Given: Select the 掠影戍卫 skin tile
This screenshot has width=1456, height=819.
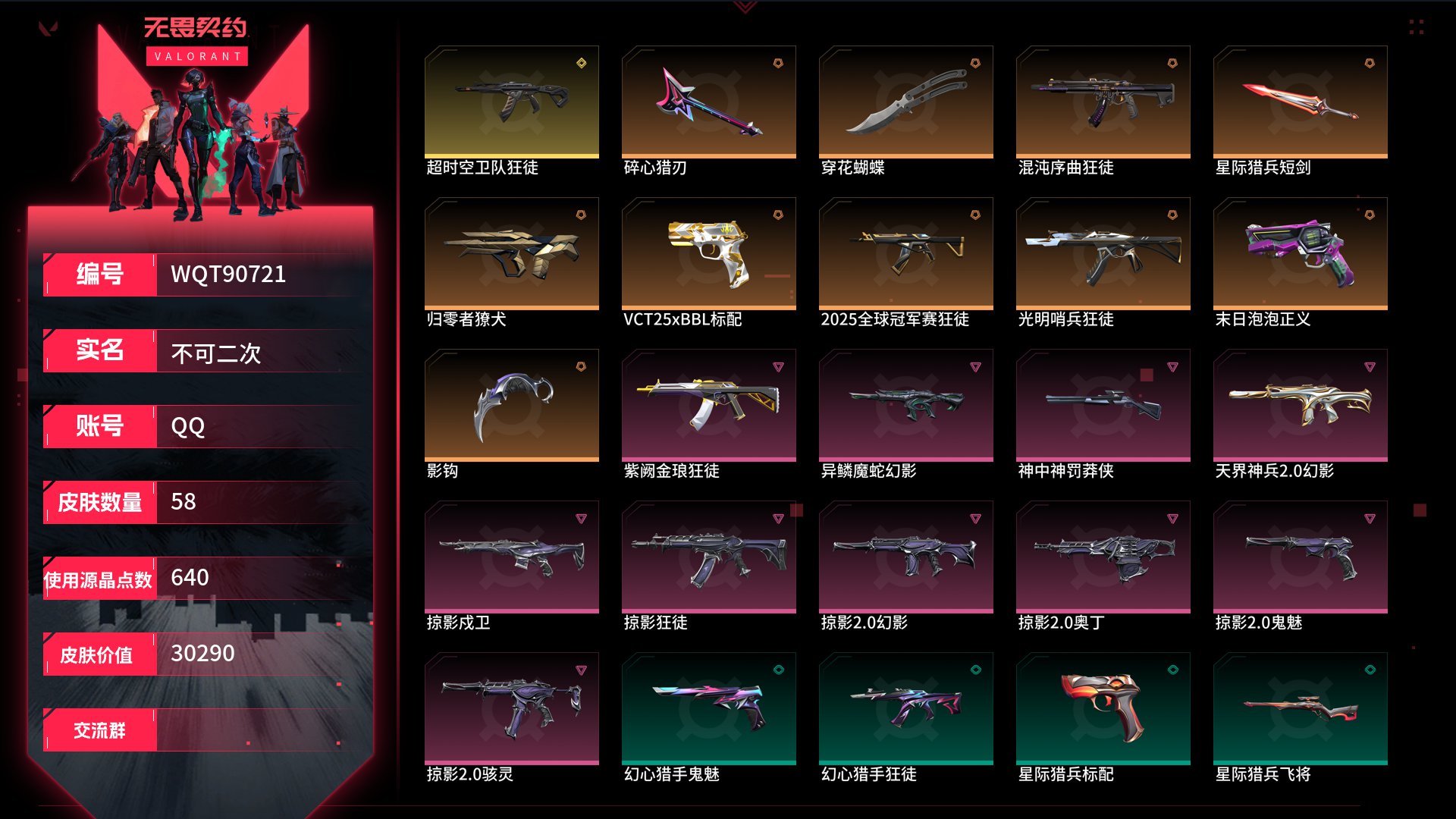Looking at the screenshot, I should (x=512, y=557).
